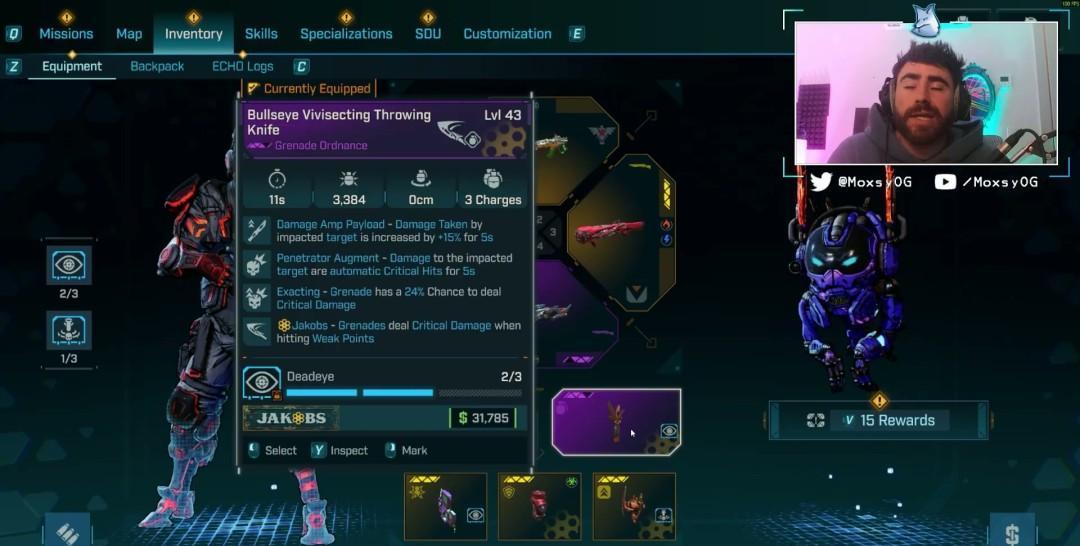Open the Customization tab

tap(507, 34)
